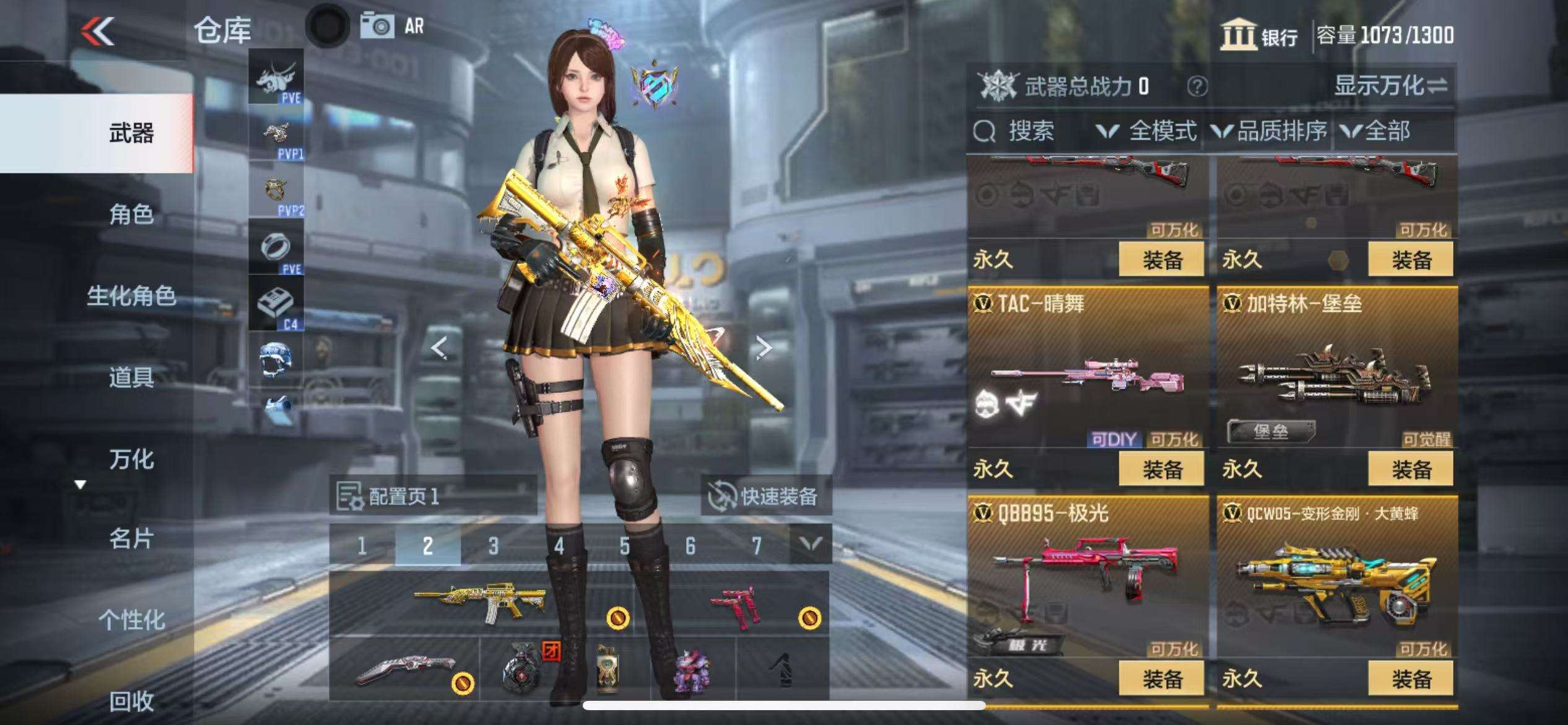Switch to the 名片 category
This screenshot has height=725, width=1568.
pyautogui.click(x=131, y=539)
